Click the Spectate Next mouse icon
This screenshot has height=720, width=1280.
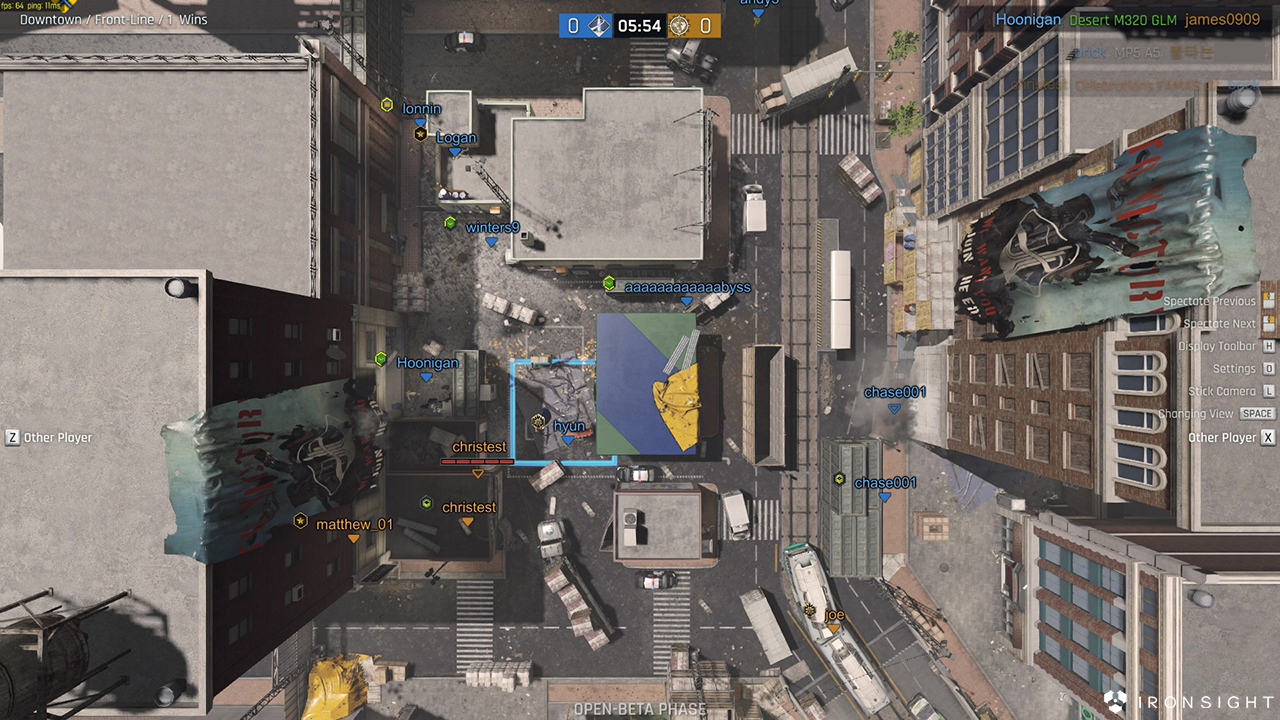pos(1267,323)
